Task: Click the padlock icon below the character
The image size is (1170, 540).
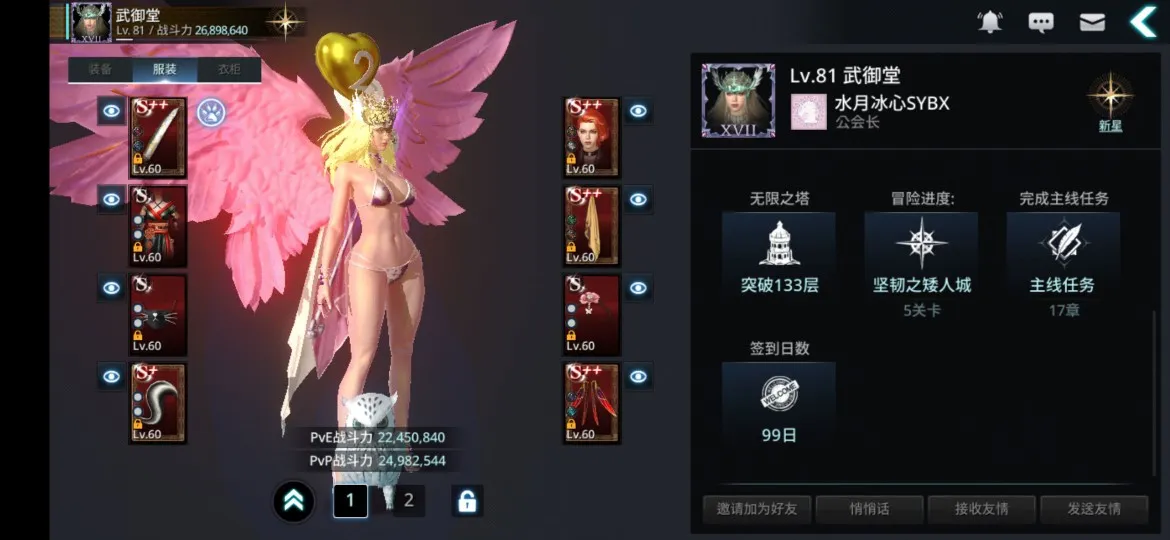Action: click(x=466, y=501)
